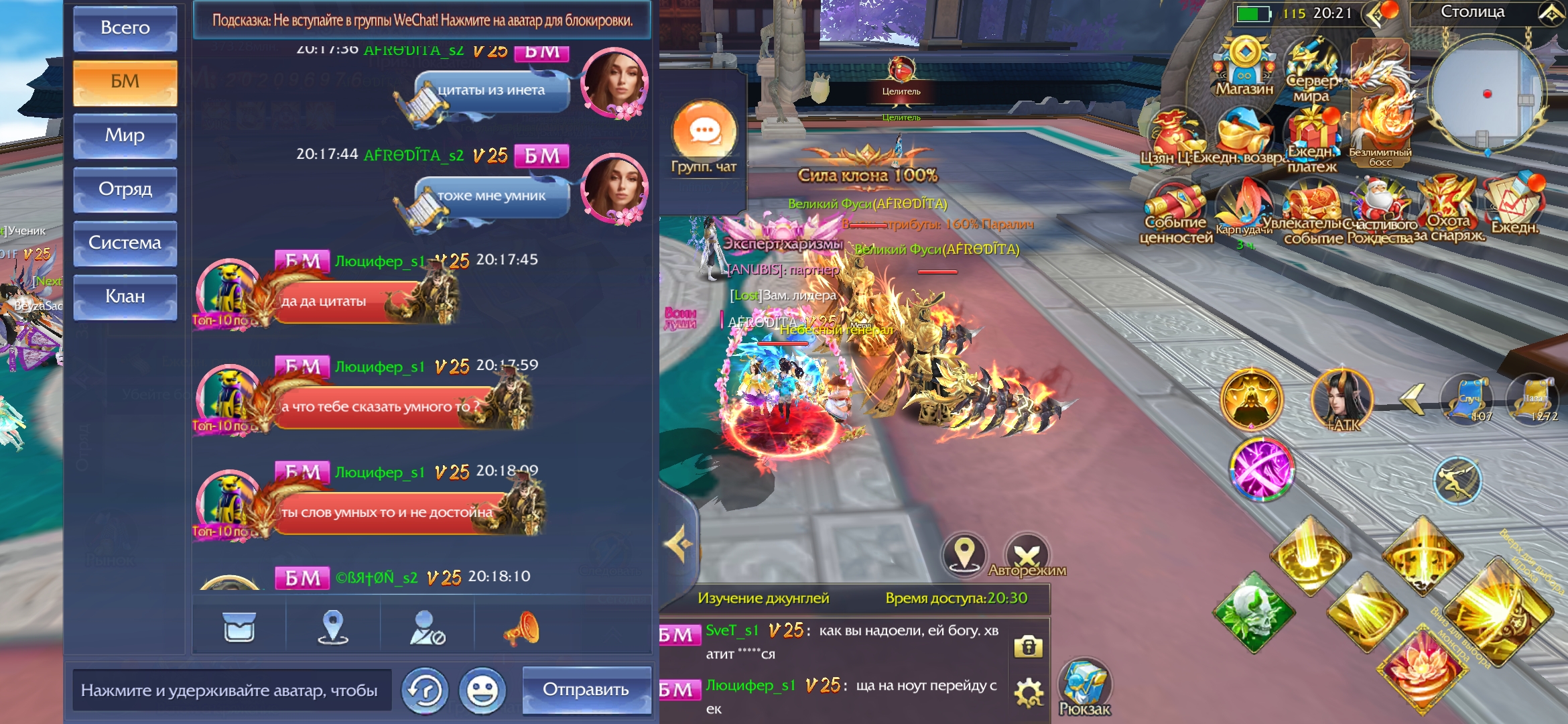Open the gear settings icon
This screenshot has height=724, width=1568.
(x=1029, y=692)
